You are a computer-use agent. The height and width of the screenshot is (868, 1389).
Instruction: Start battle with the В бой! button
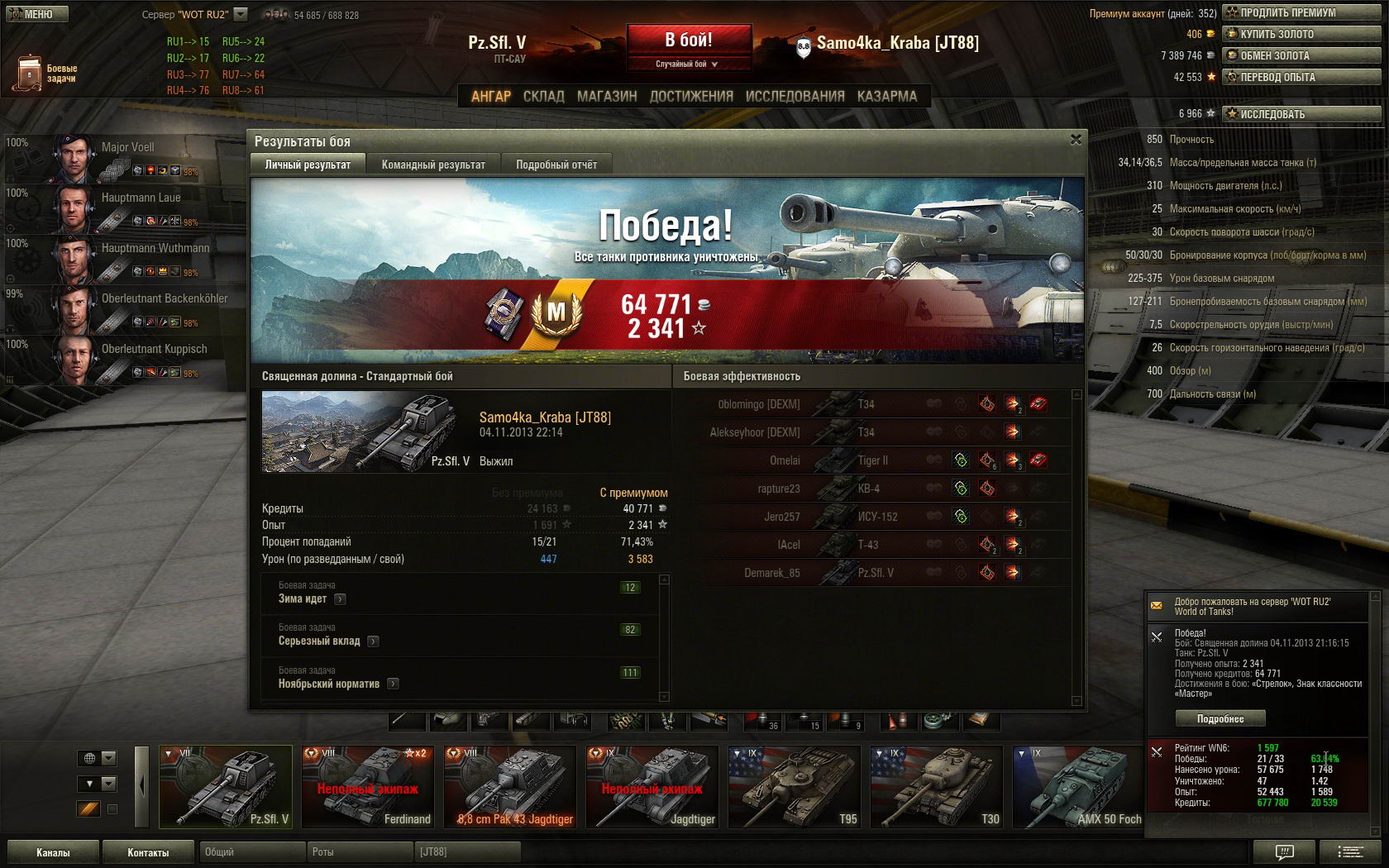tap(689, 41)
